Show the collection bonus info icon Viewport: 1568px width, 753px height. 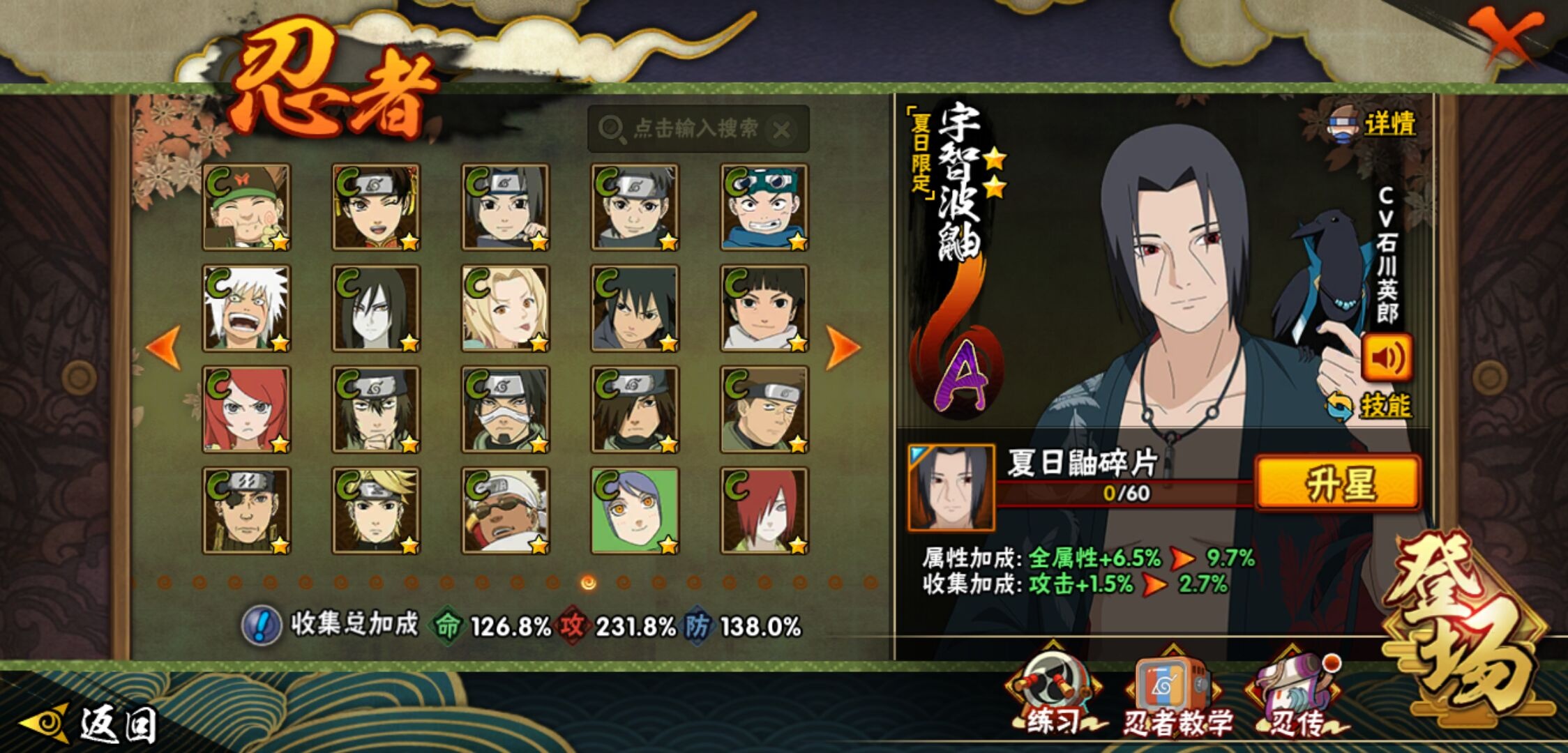coord(261,625)
